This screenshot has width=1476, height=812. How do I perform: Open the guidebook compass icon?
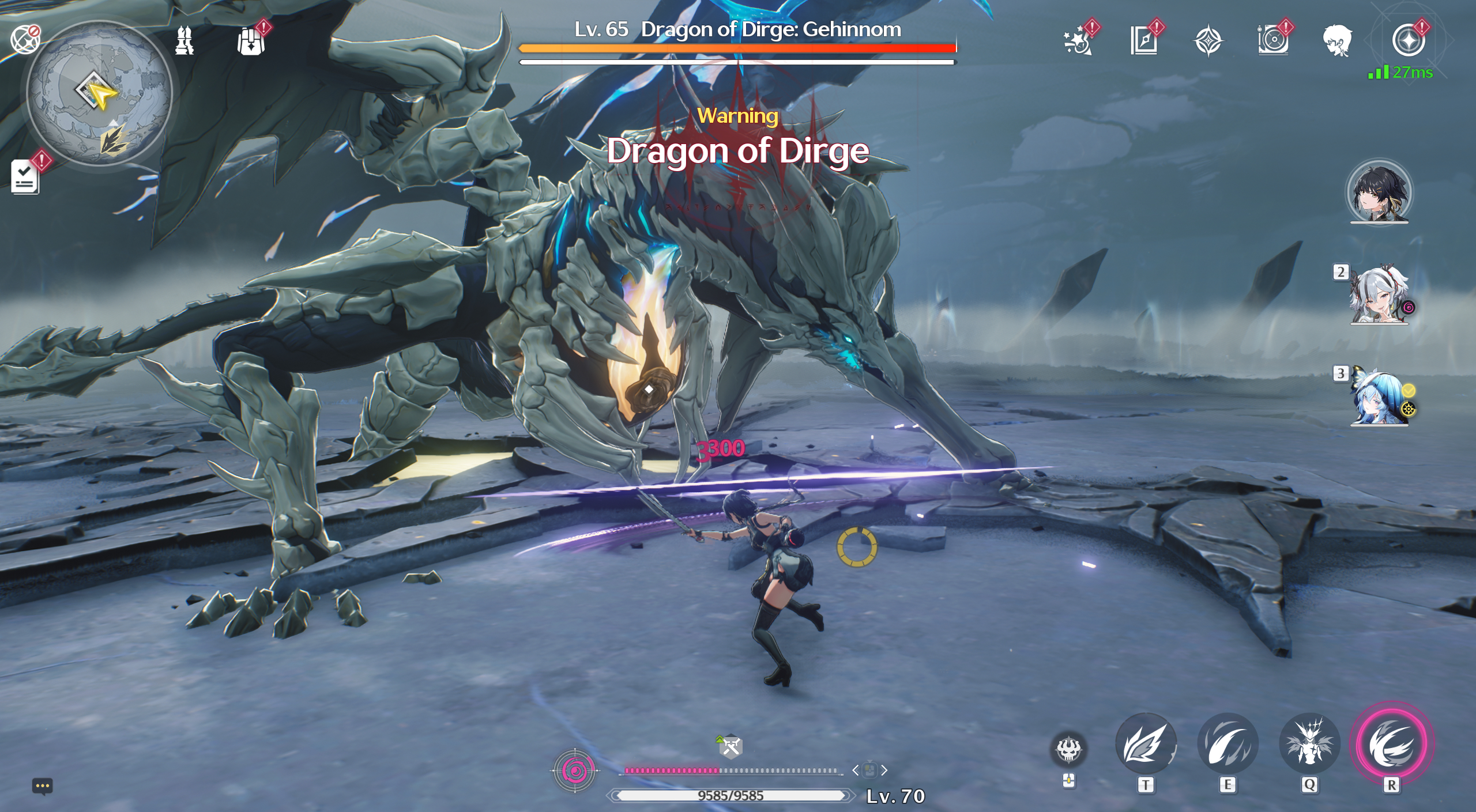pyautogui.click(x=1144, y=41)
